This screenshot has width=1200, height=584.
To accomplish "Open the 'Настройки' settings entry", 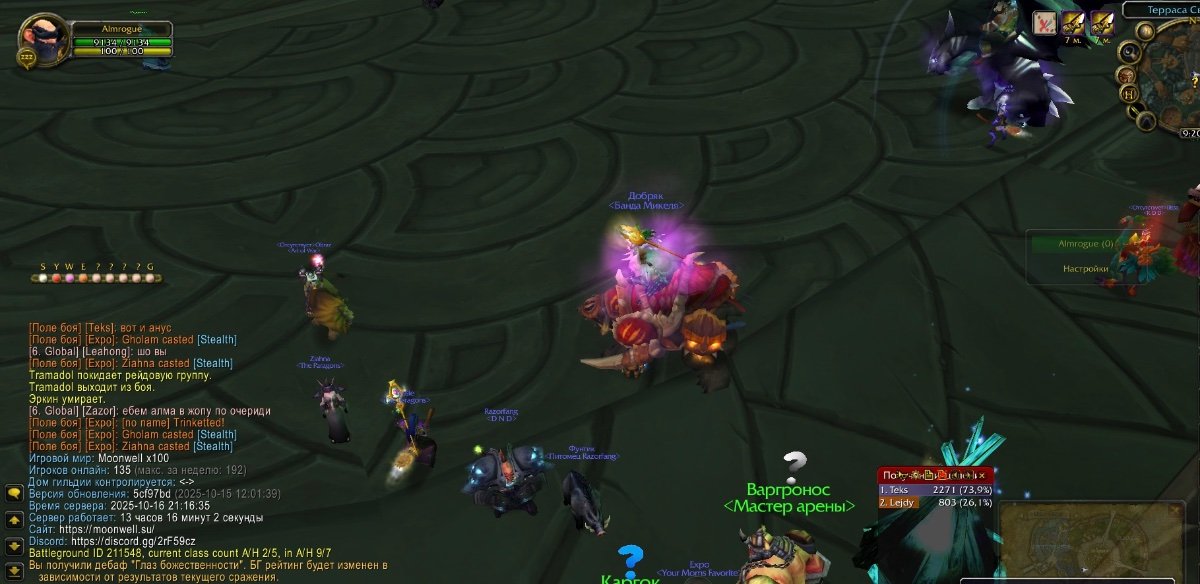I will click(x=1085, y=268).
